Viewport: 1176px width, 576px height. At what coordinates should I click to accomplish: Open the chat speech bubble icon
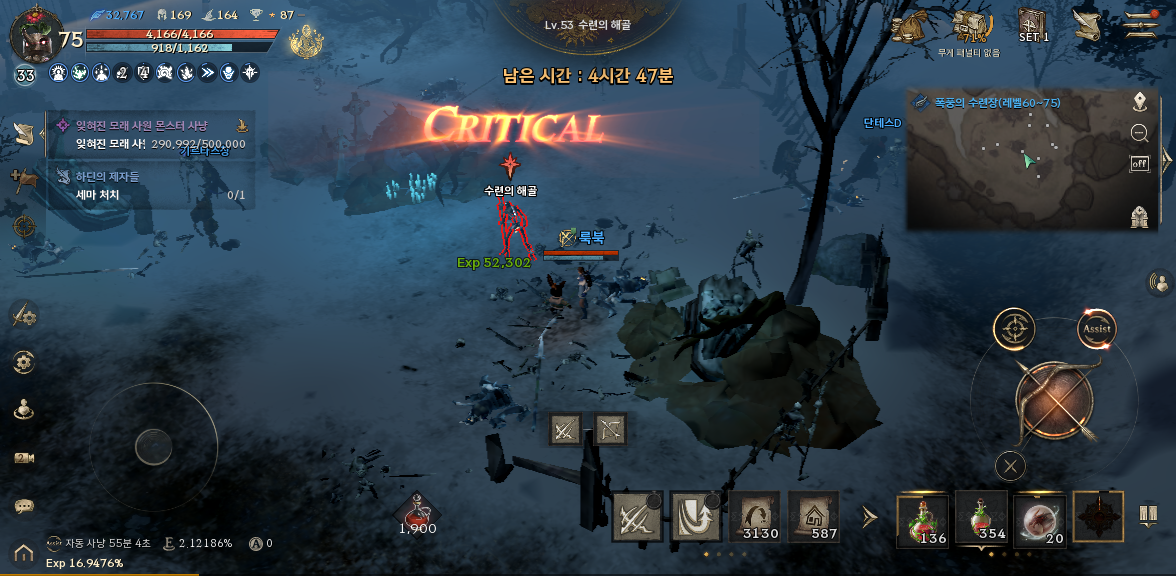pyautogui.click(x=24, y=506)
